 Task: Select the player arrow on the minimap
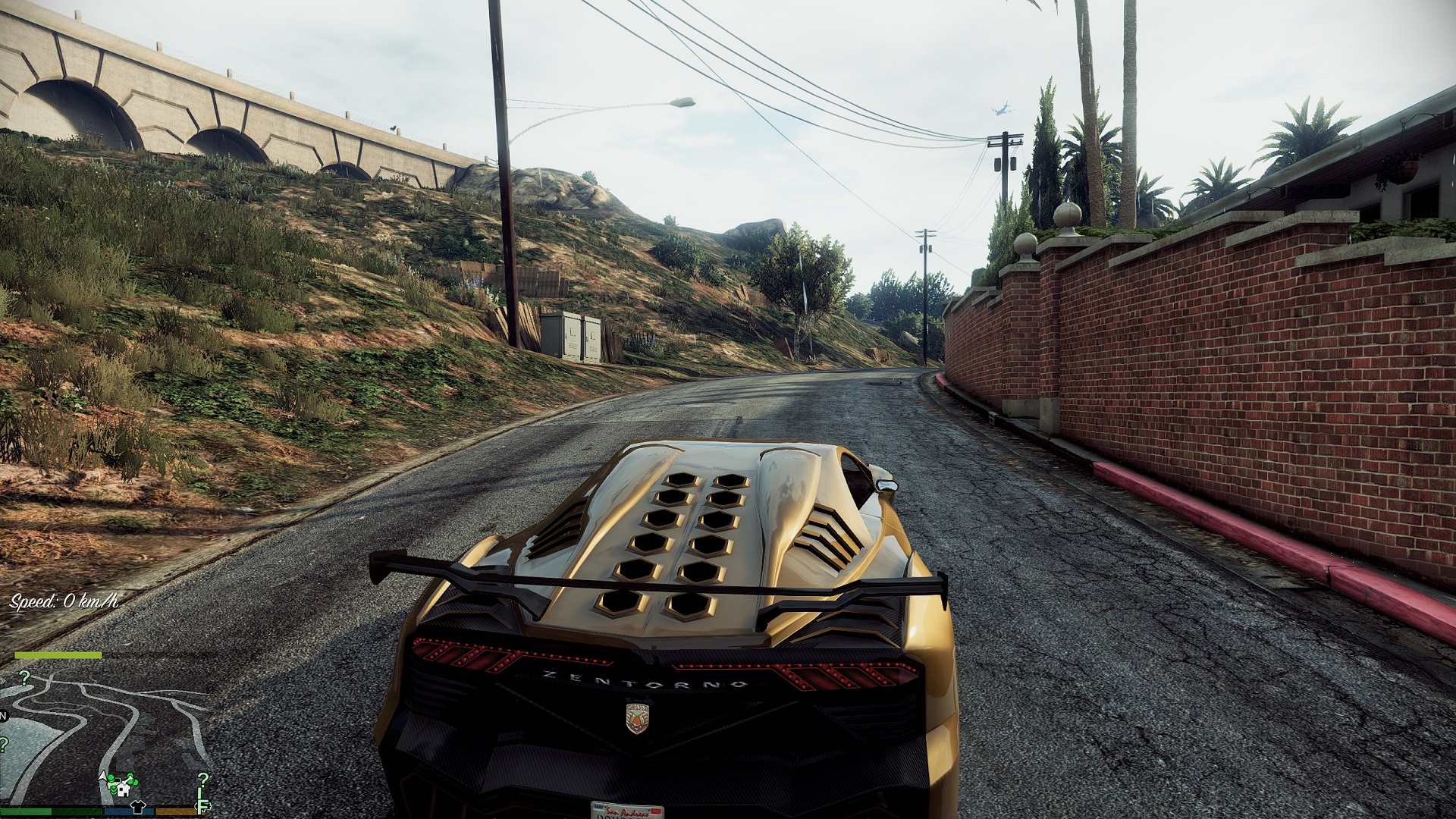102,776
